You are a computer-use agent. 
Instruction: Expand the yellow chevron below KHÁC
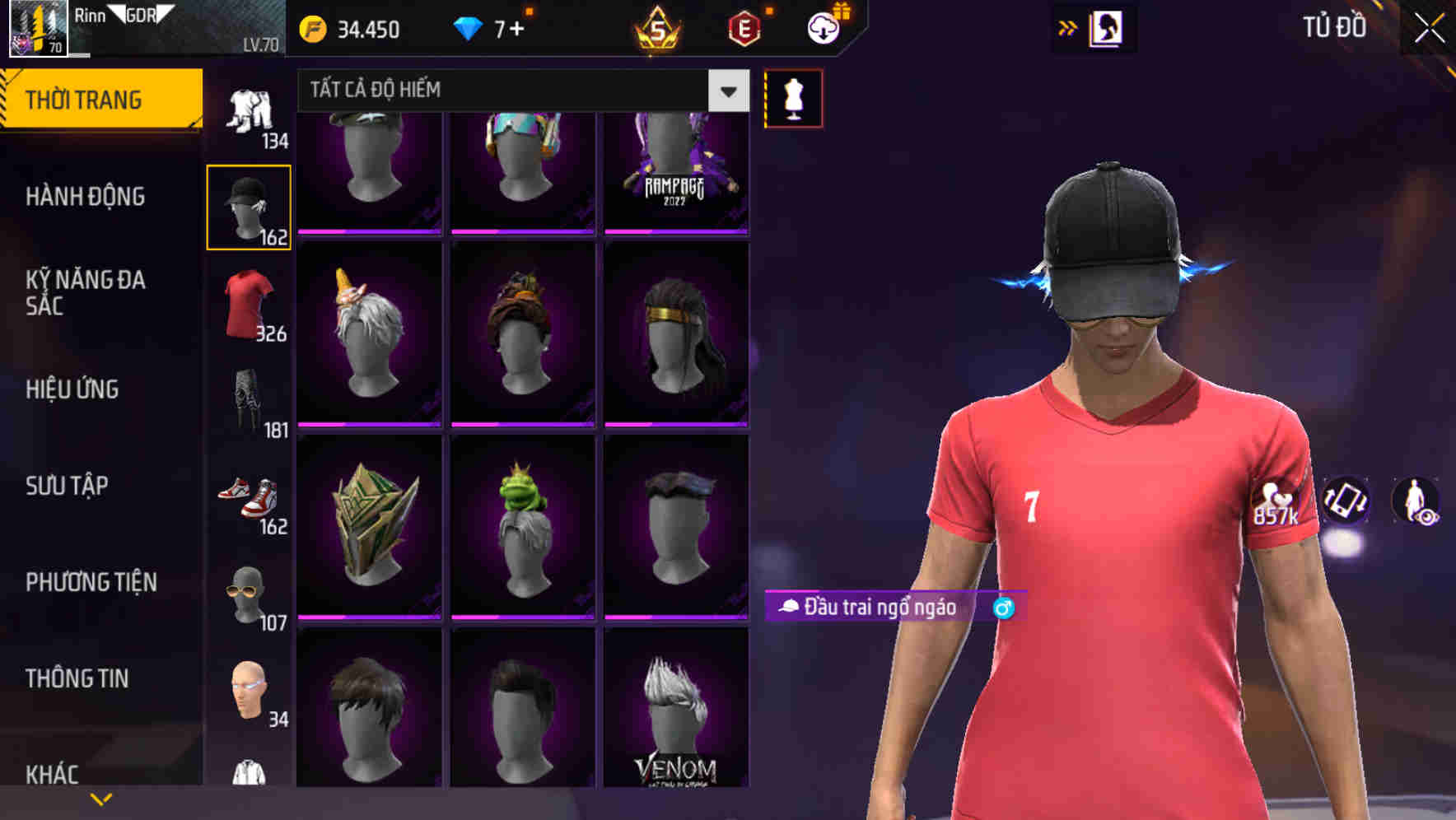click(x=101, y=798)
